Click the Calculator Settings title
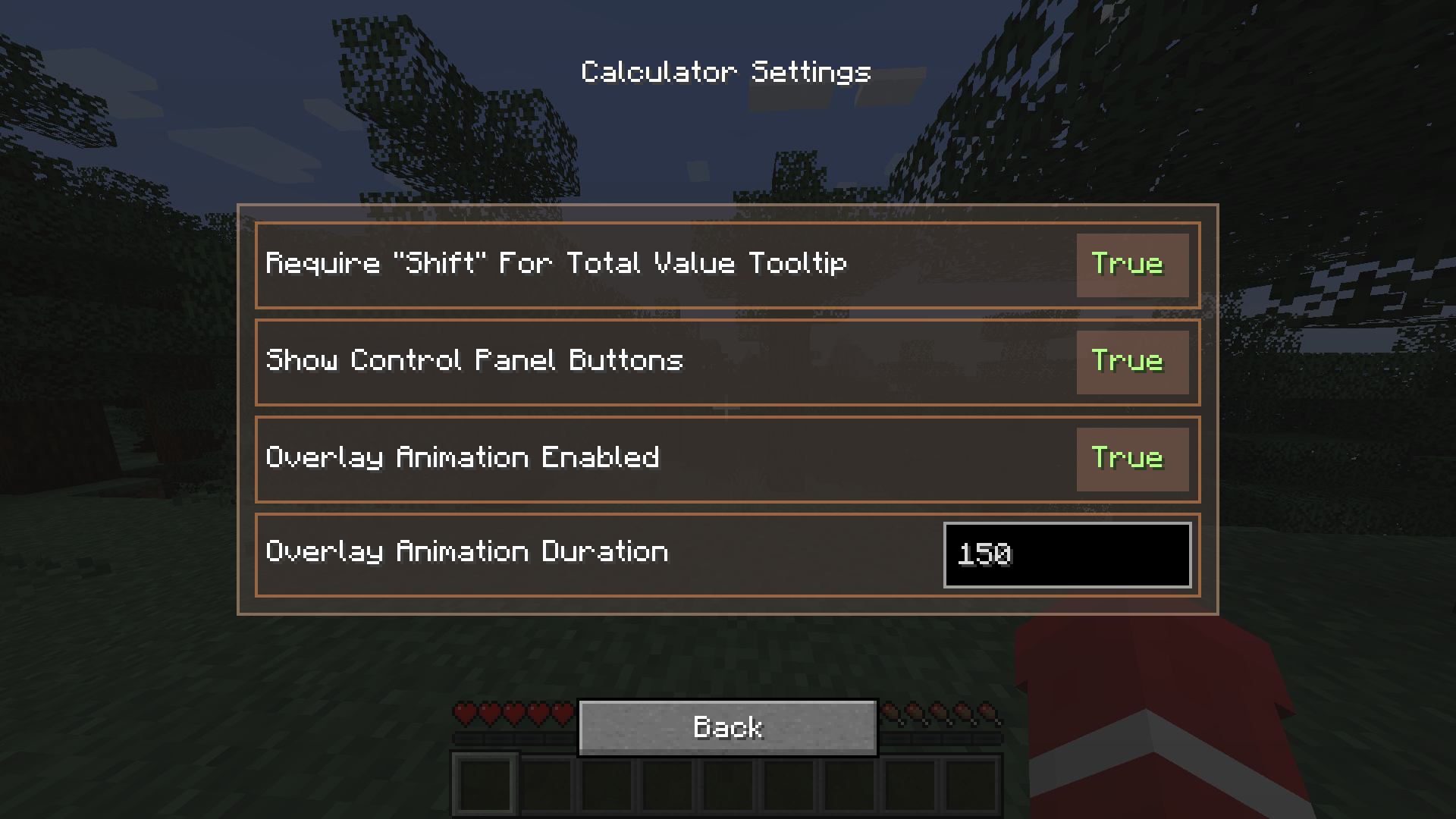The image size is (1456, 819). coord(725,71)
